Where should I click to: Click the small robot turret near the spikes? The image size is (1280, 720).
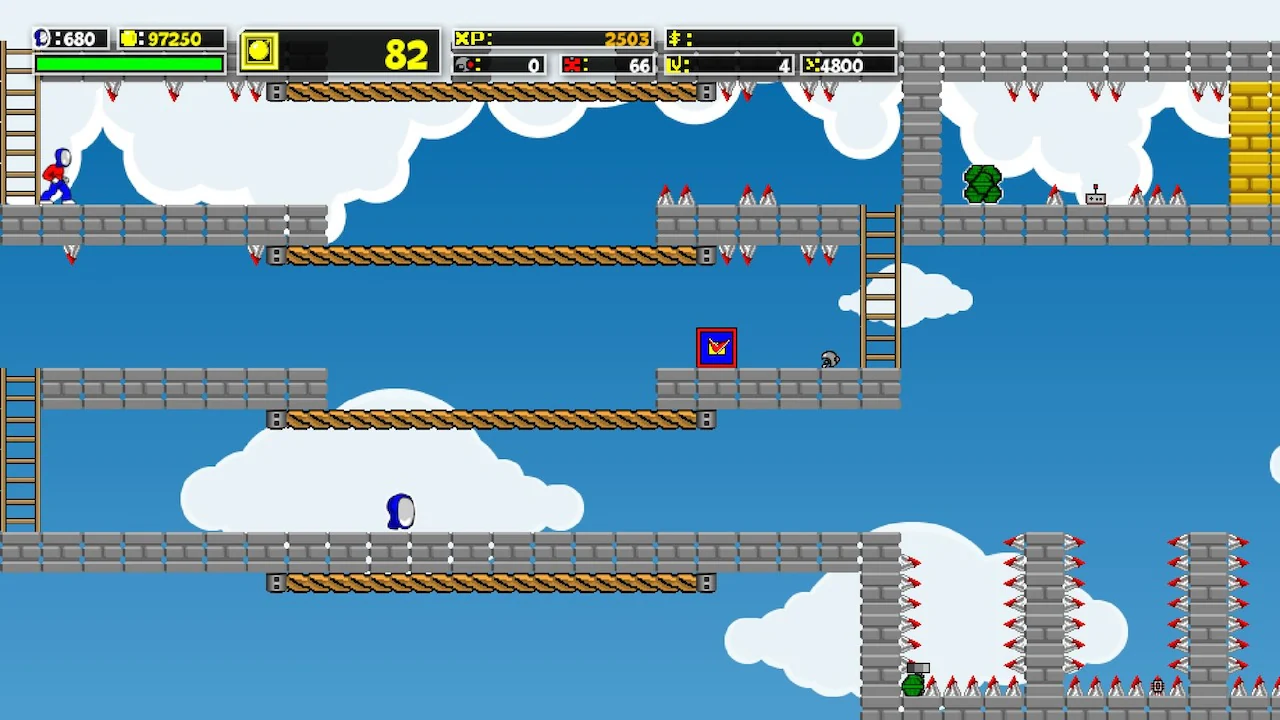1096,198
